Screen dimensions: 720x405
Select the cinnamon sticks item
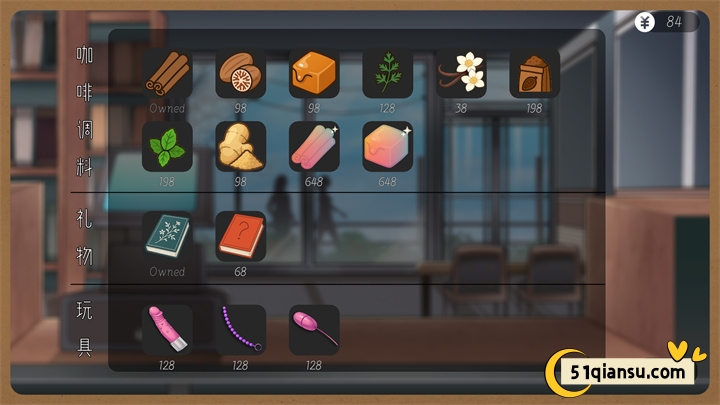point(167,73)
